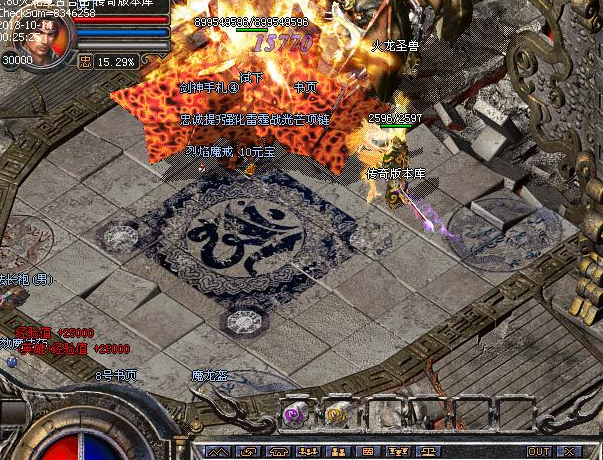Open the mountain-shaped map button
603x460 pixels.
(x=217, y=452)
